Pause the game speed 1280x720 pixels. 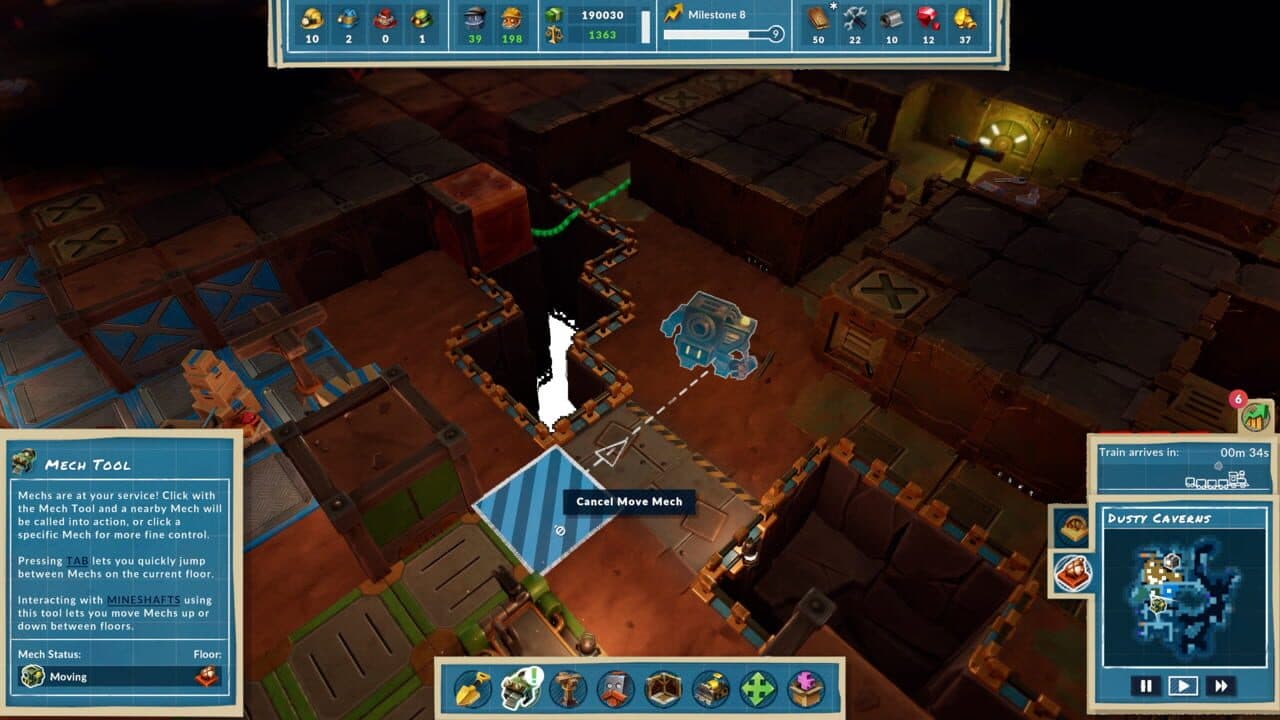click(x=1146, y=686)
